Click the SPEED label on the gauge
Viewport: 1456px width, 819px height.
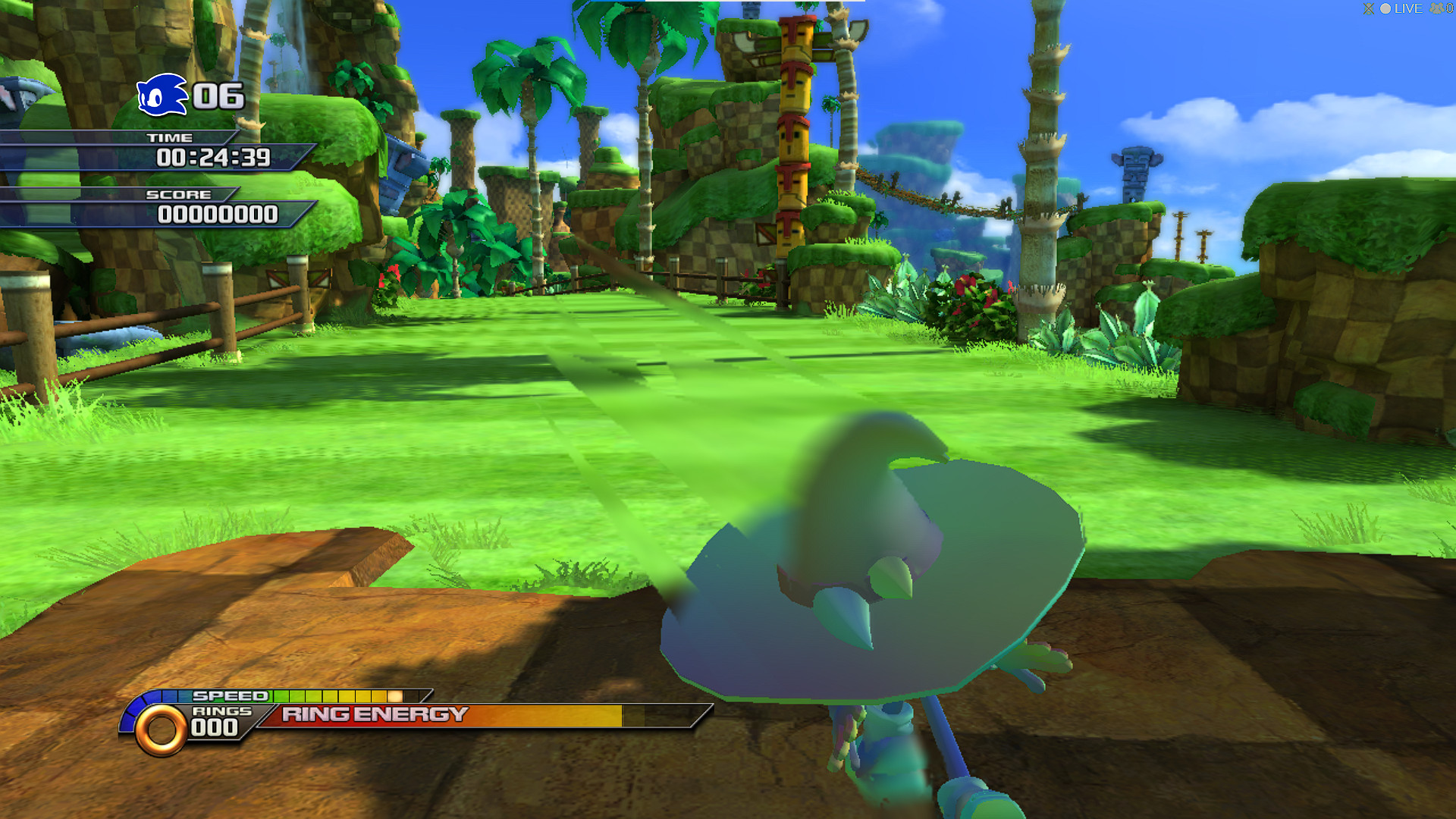[x=229, y=695]
